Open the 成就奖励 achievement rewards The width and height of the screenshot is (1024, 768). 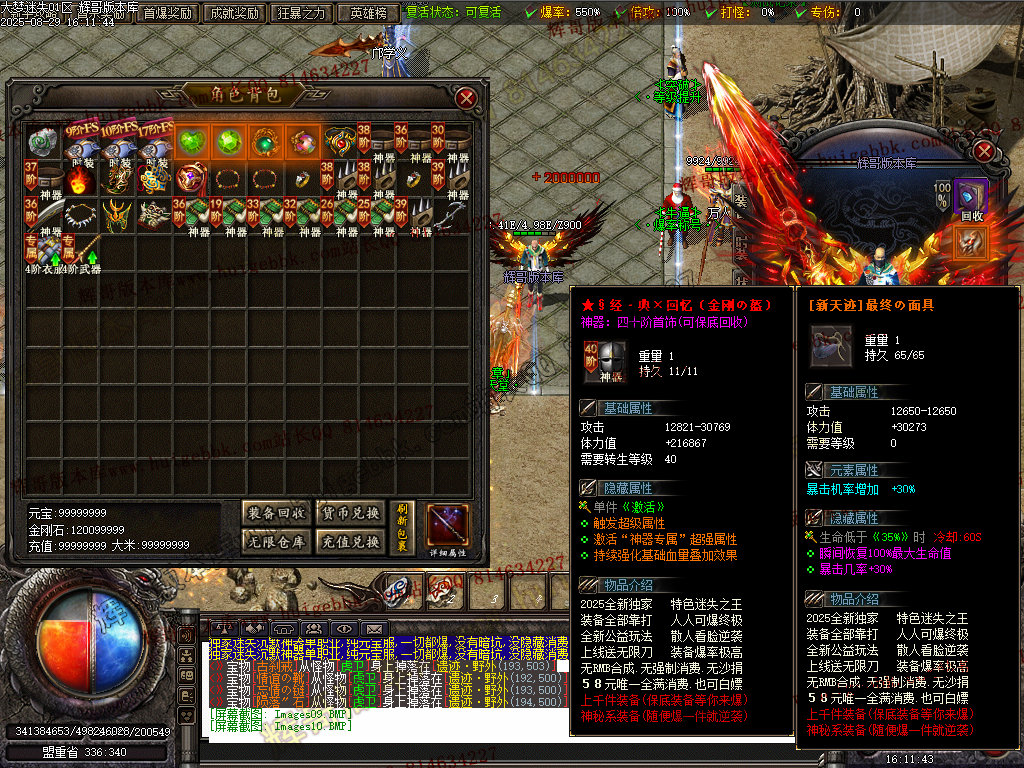tap(235, 13)
